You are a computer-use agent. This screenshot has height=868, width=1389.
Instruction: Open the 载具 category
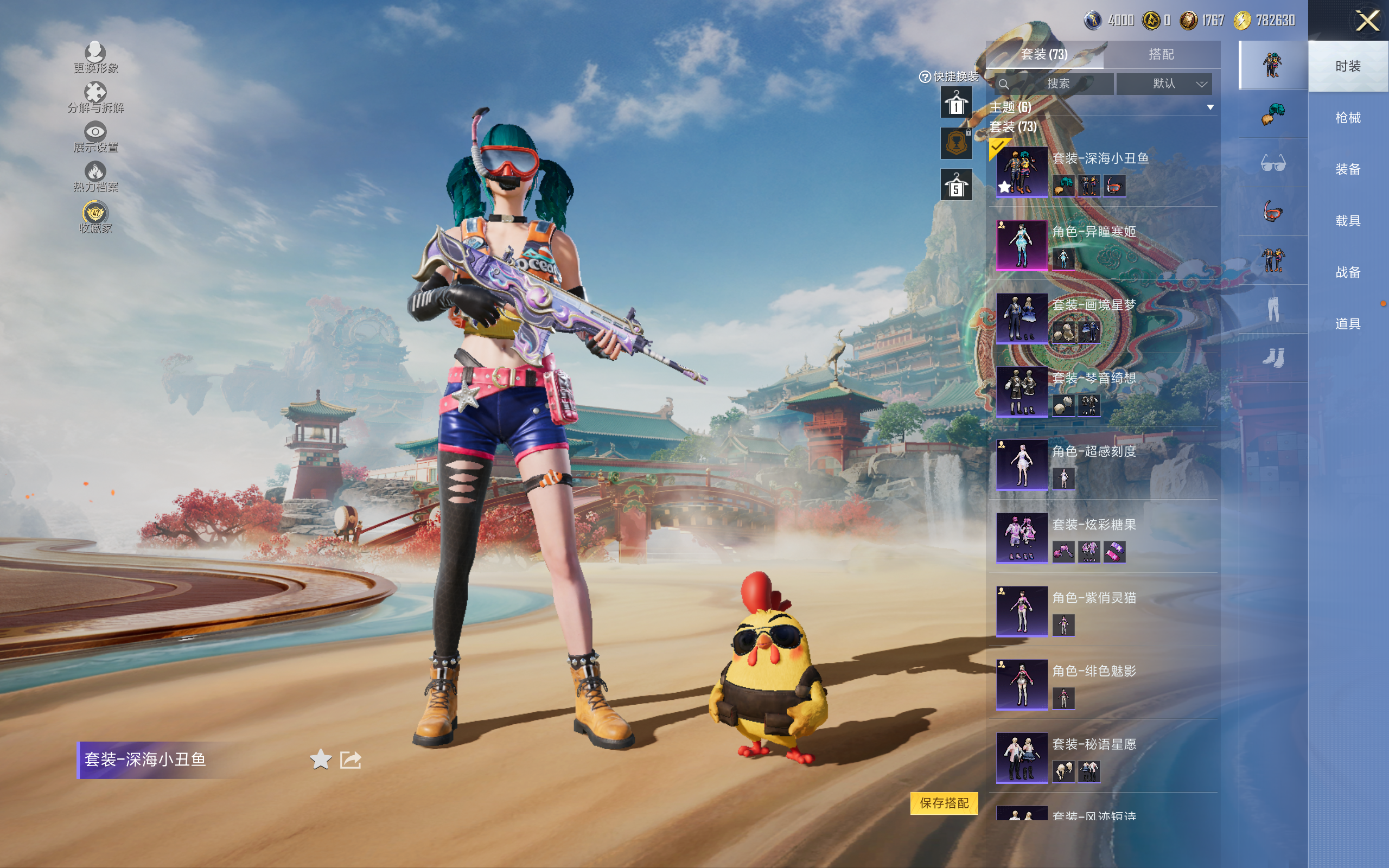(1347, 221)
